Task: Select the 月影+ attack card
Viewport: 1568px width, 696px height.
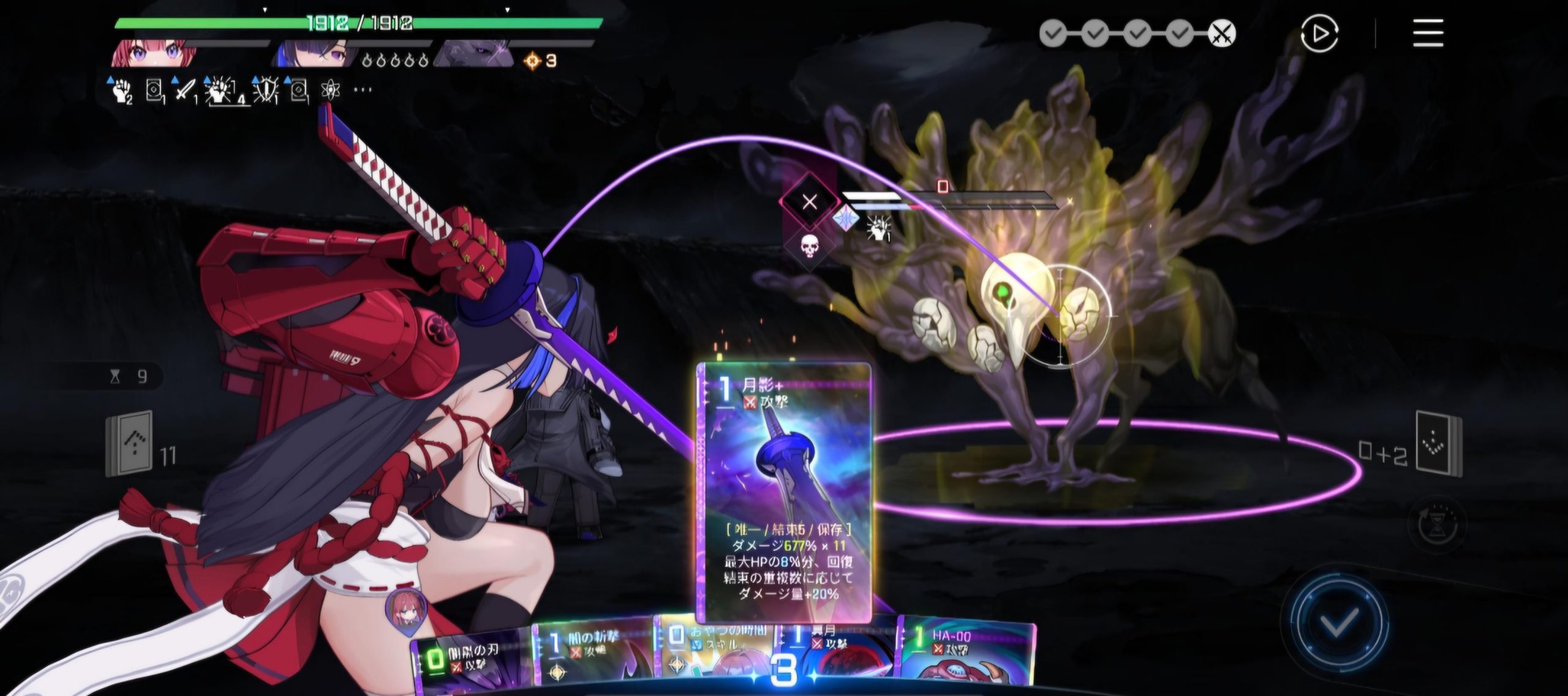Action: (784, 490)
